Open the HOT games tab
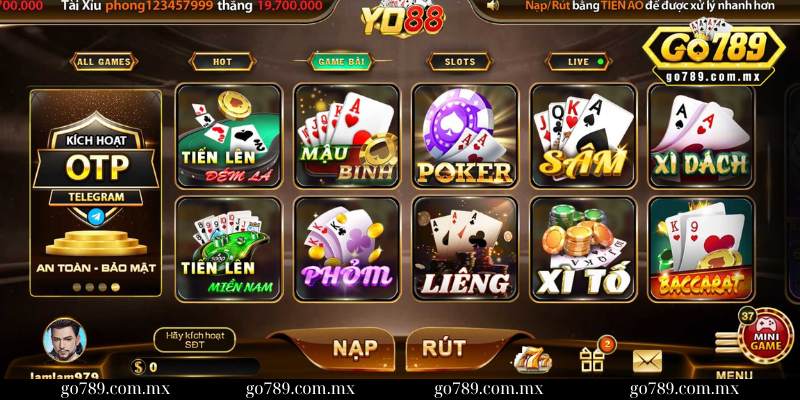This screenshot has height=400, width=800. click(x=222, y=62)
